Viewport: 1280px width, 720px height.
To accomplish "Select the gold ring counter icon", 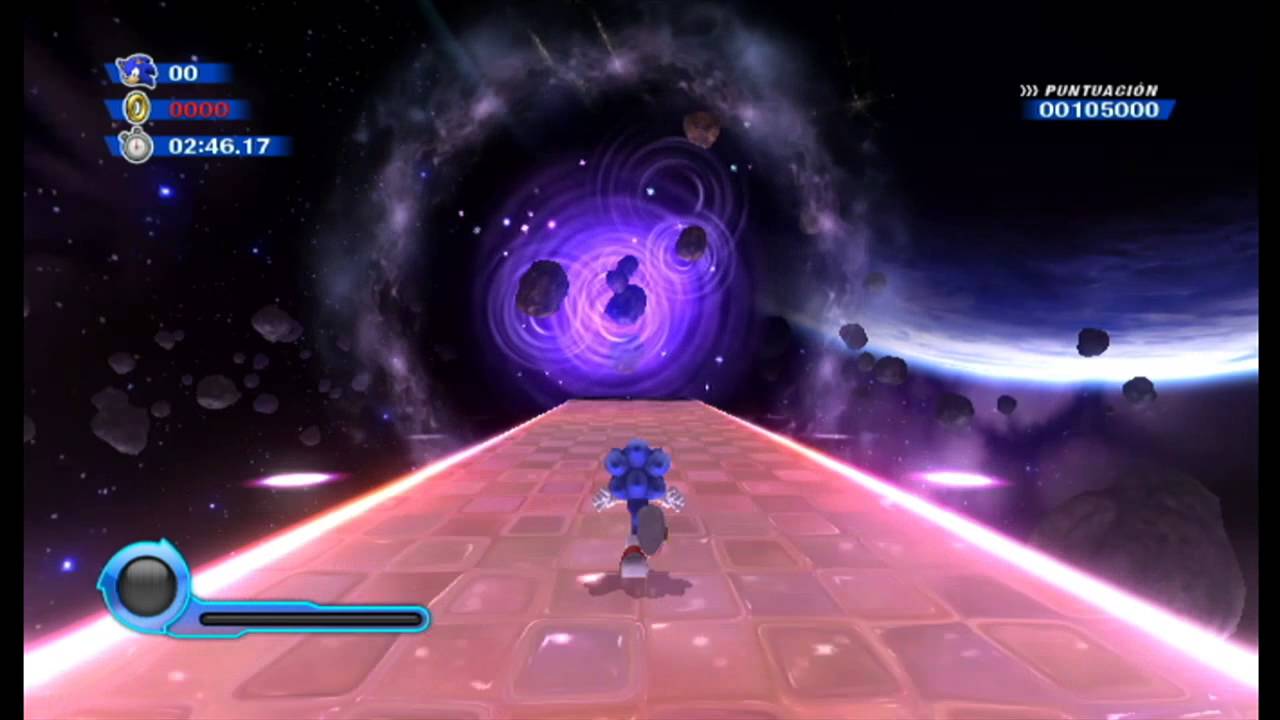I will click(x=136, y=108).
